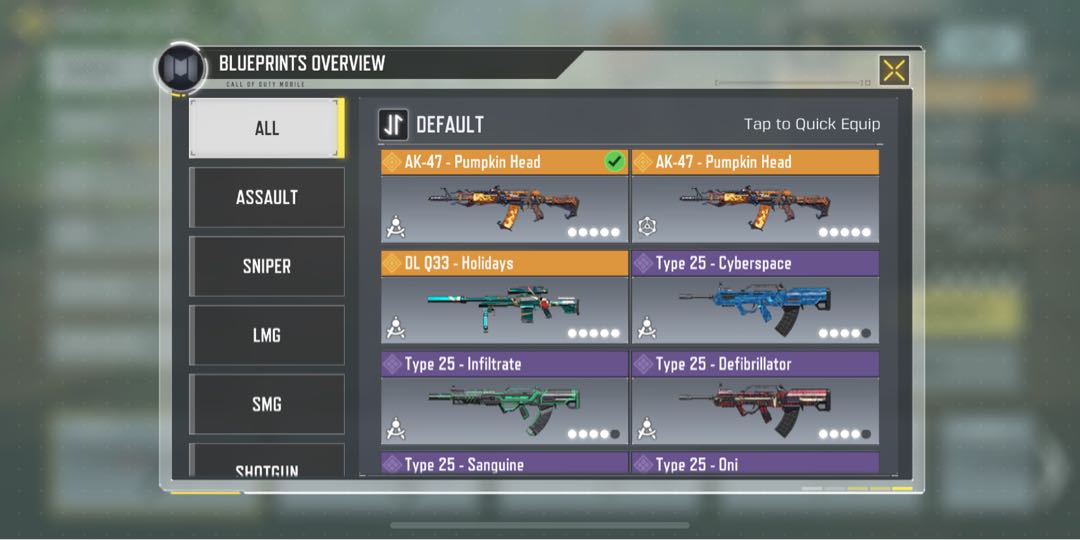Tap the Type 25 Sanguine blueprint
1080x540 pixels.
pyautogui.click(x=504, y=464)
